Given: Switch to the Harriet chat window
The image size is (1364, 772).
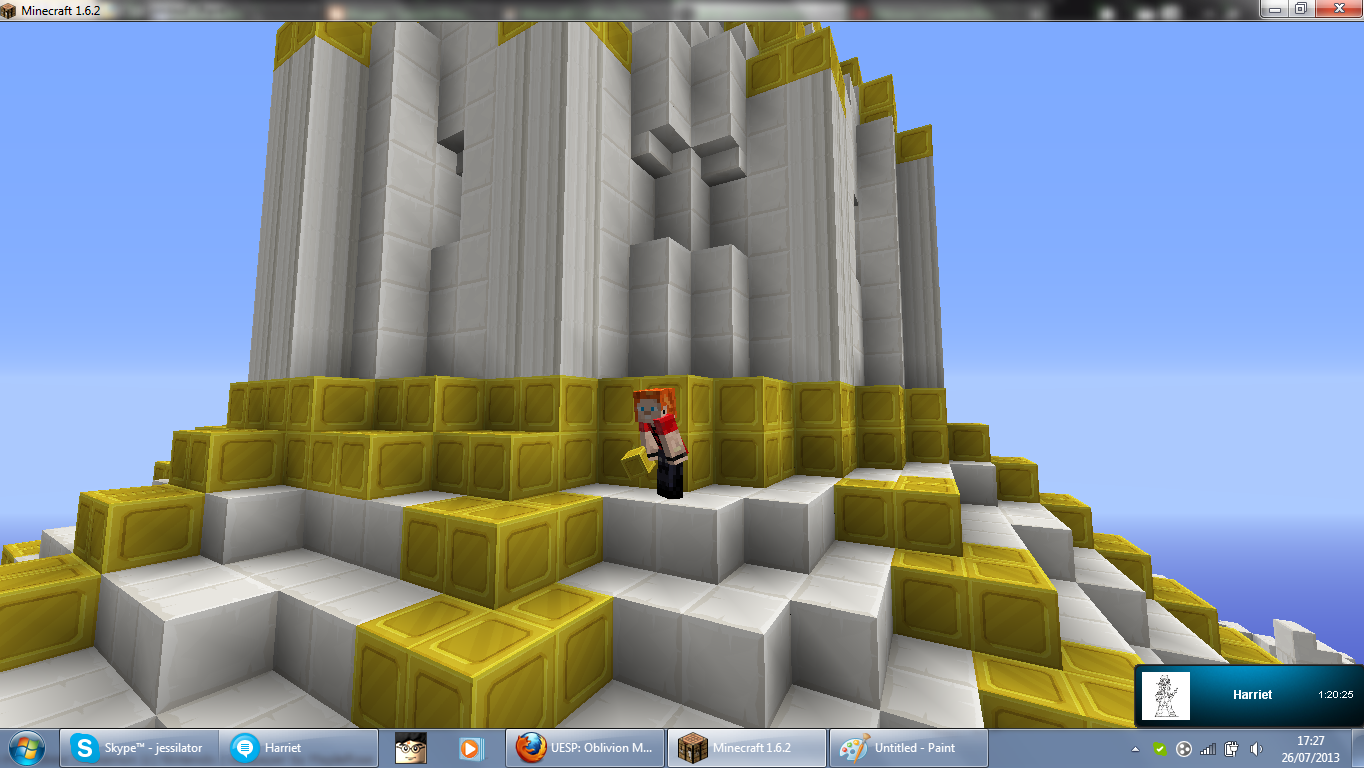Looking at the screenshot, I should tap(299, 747).
